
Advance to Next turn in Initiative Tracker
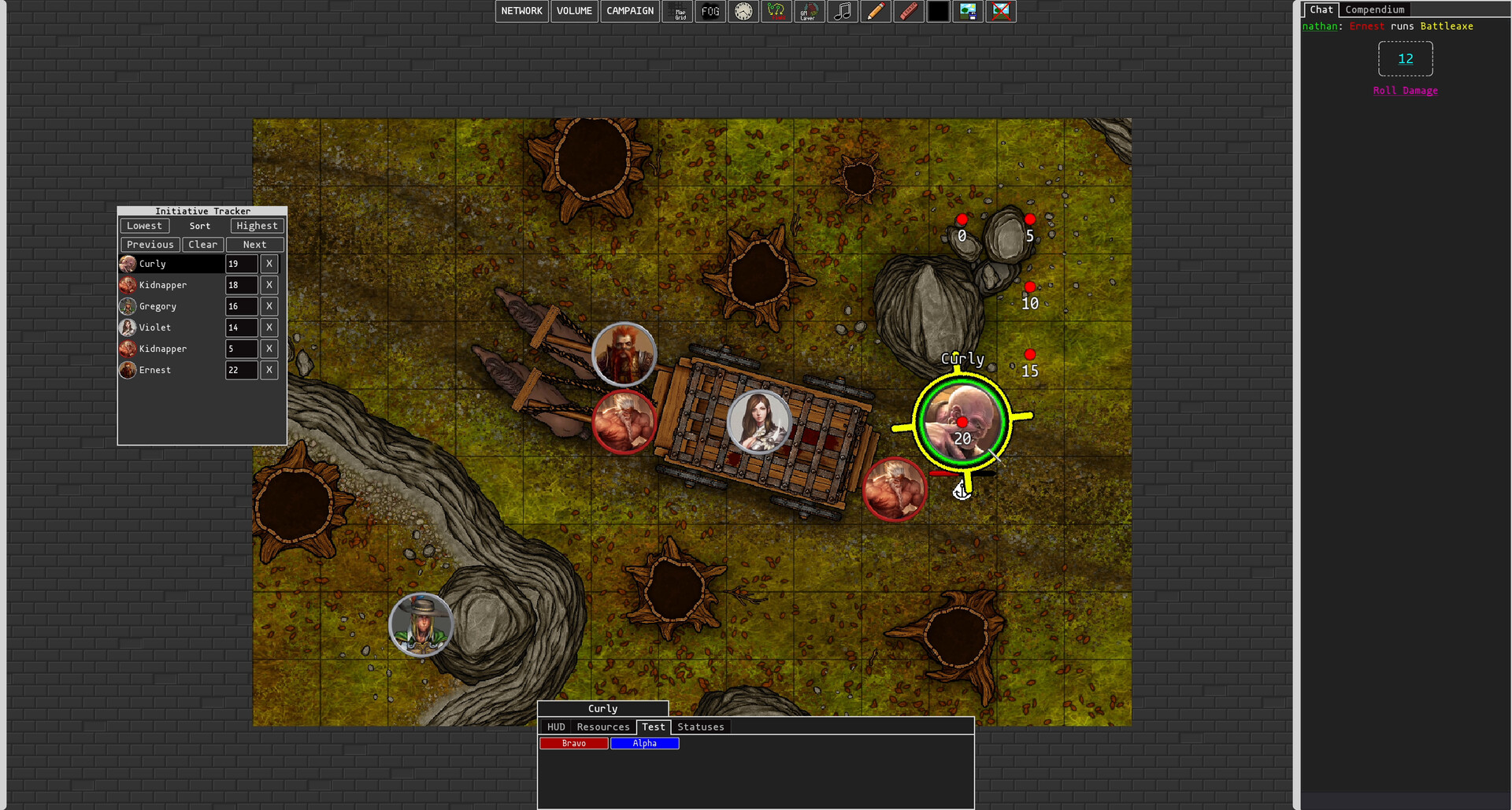[254, 244]
